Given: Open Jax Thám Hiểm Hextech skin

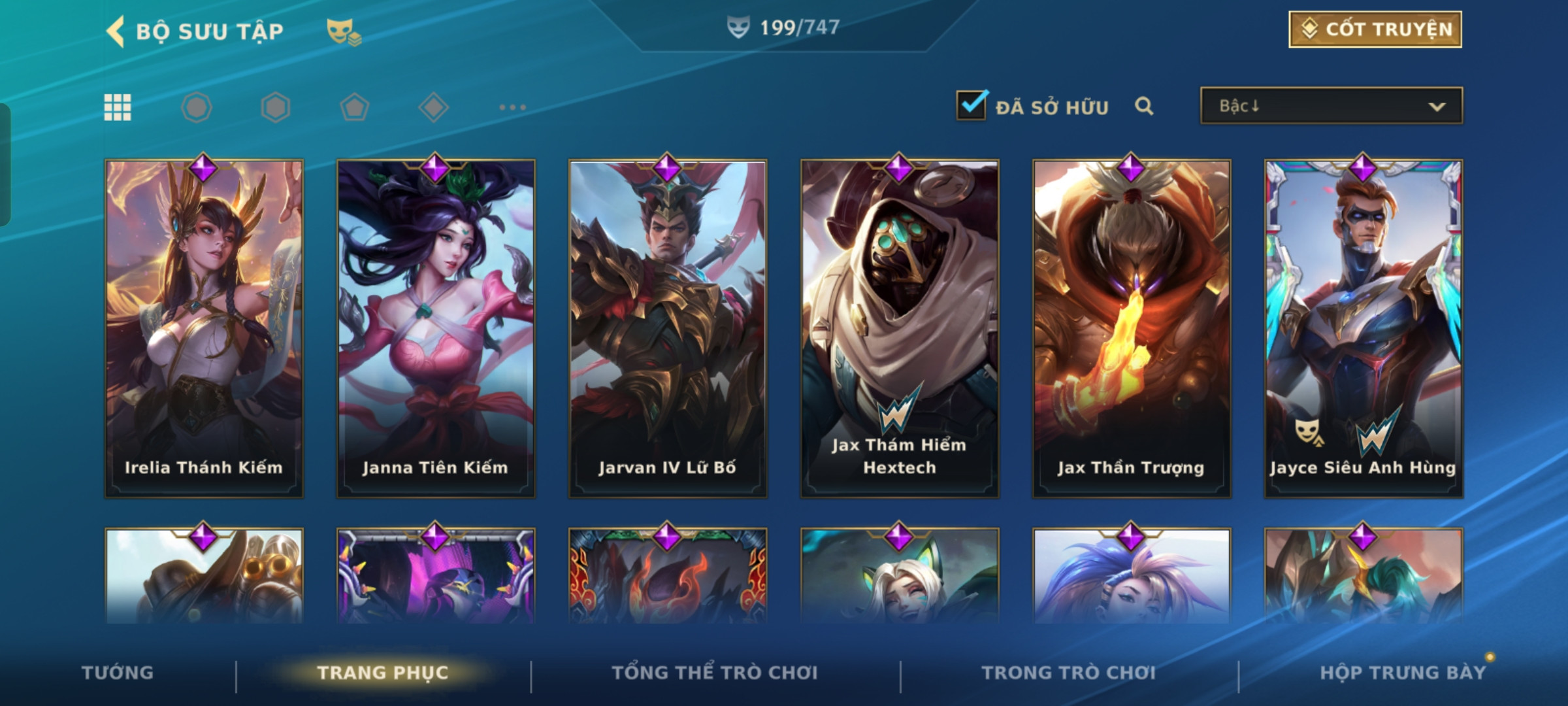Looking at the screenshot, I should click(x=900, y=328).
